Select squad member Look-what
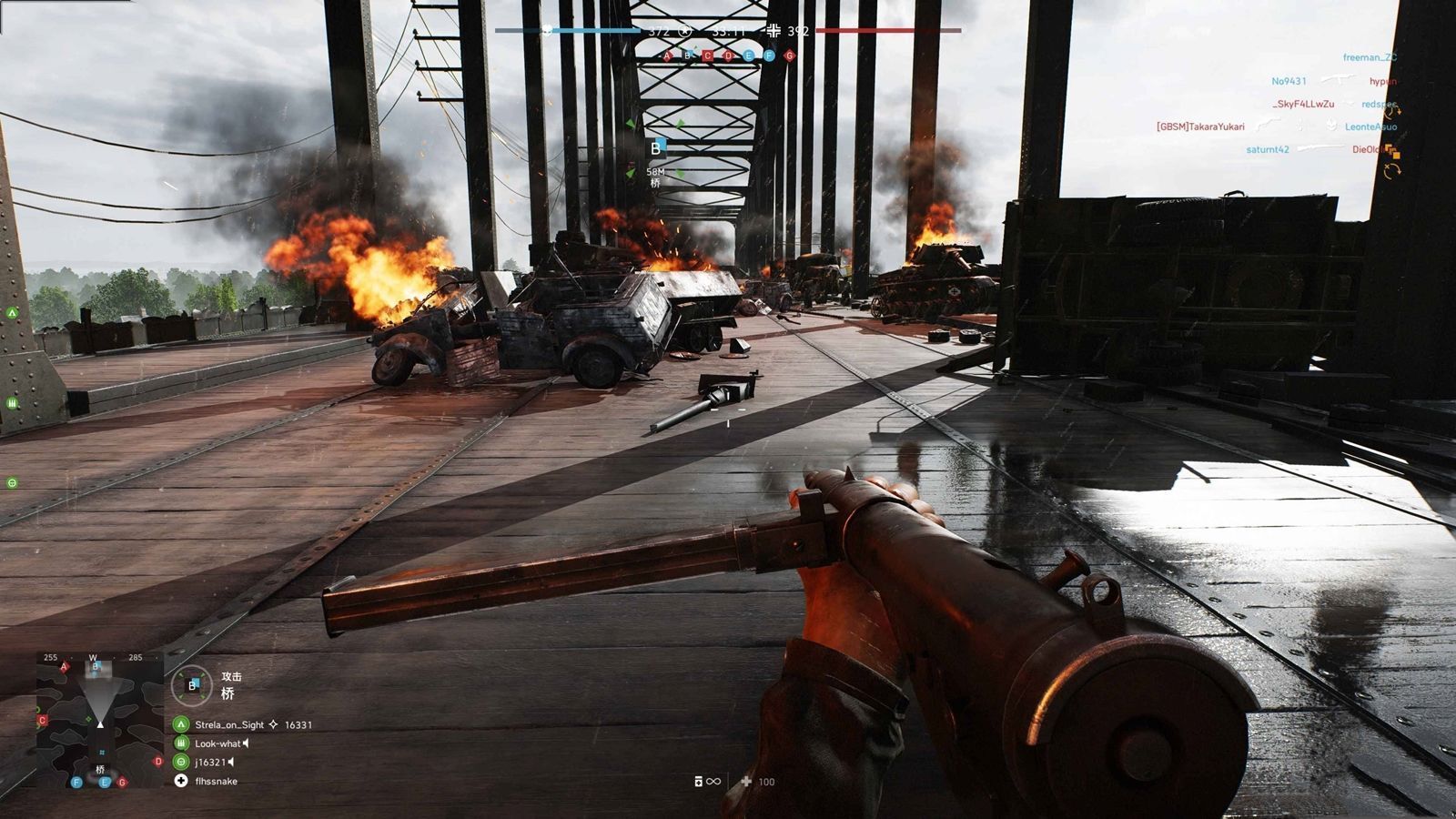Viewport: 1456px width, 819px height. click(217, 743)
